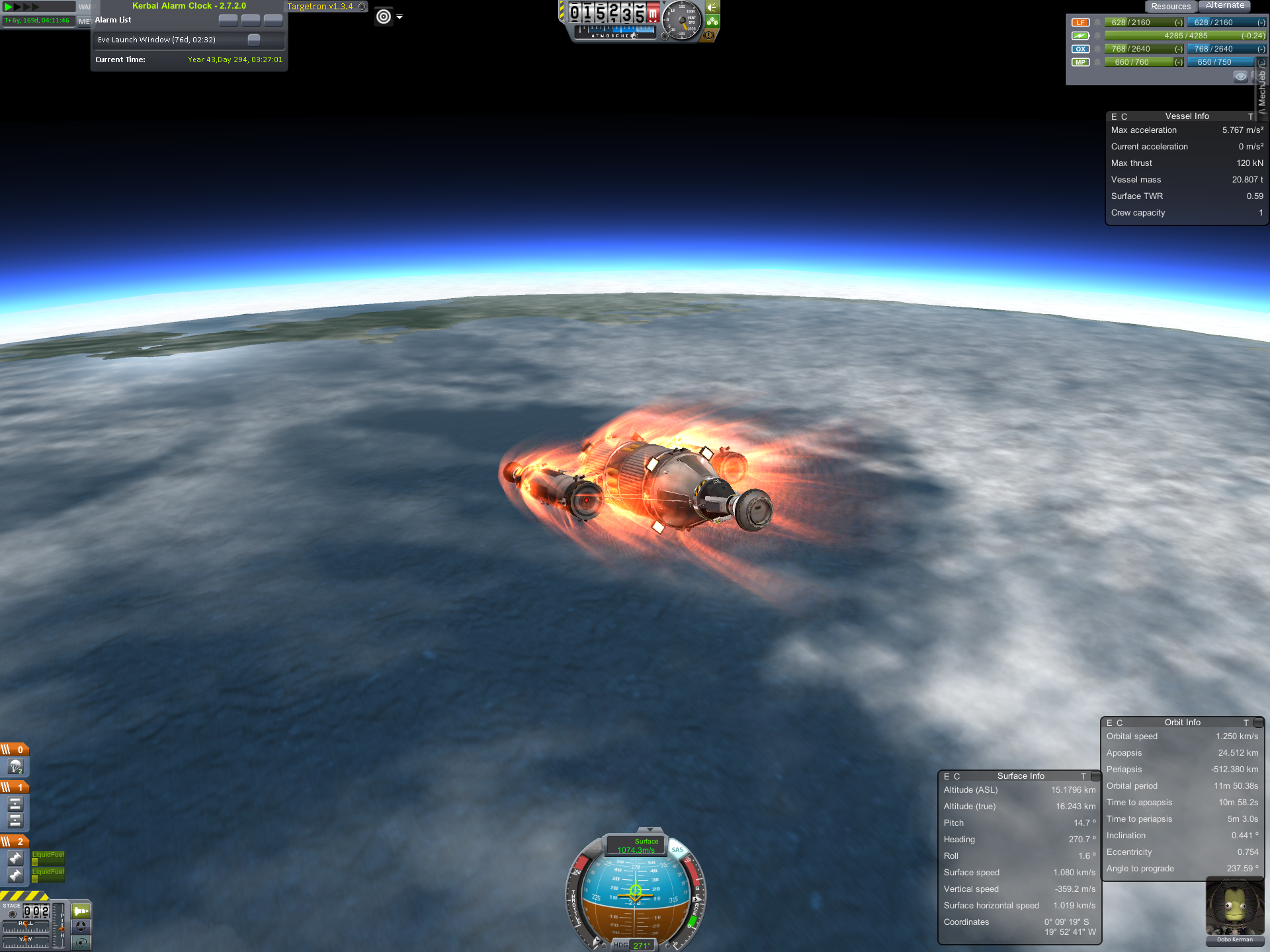Select the MP monopropellant resource icon
1270x952 pixels.
point(1080,62)
